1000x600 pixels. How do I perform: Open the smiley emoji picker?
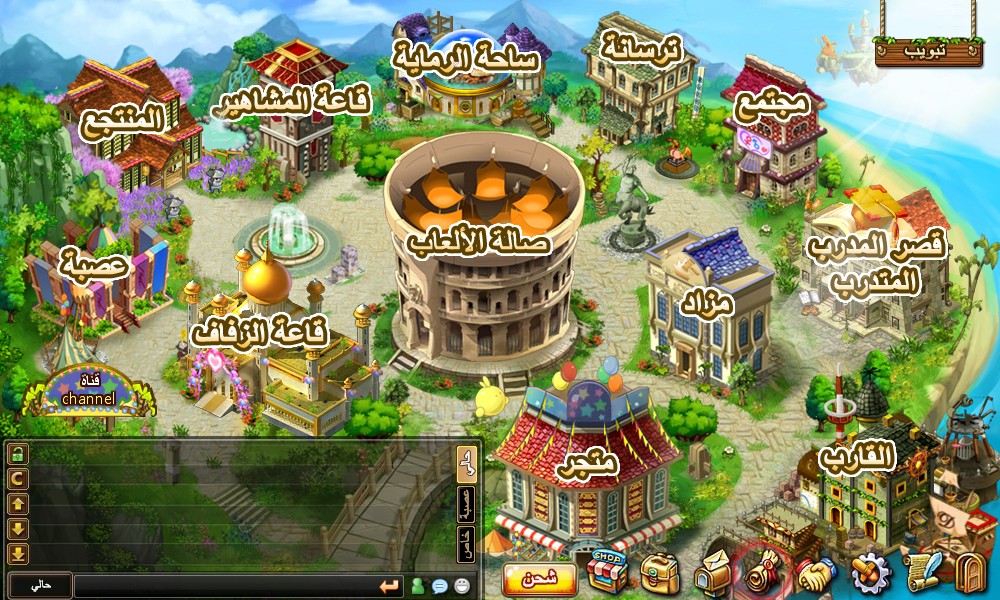click(462, 586)
